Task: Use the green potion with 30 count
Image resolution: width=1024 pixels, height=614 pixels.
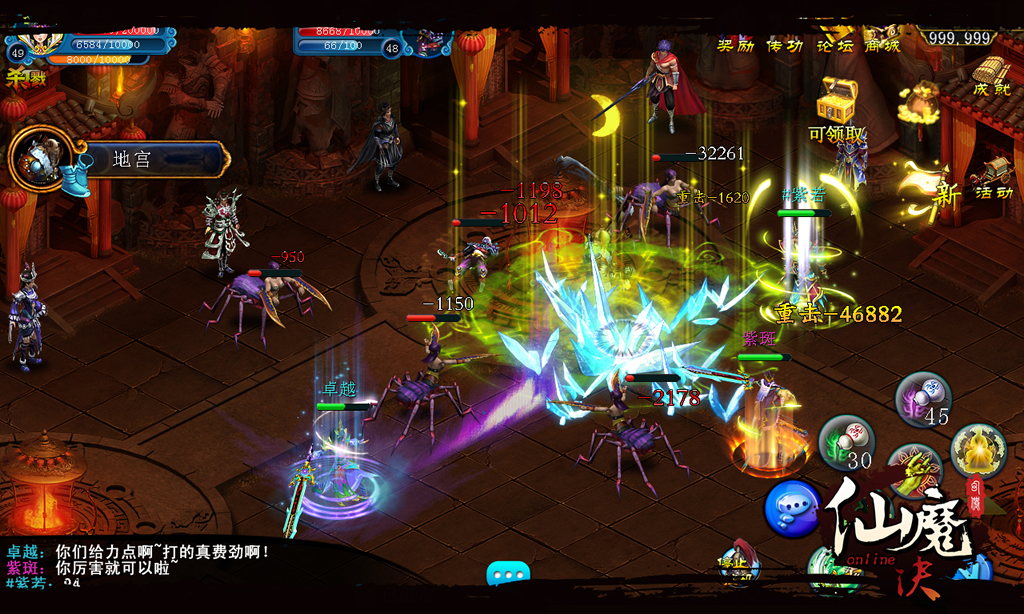Action: click(x=847, y=442)
